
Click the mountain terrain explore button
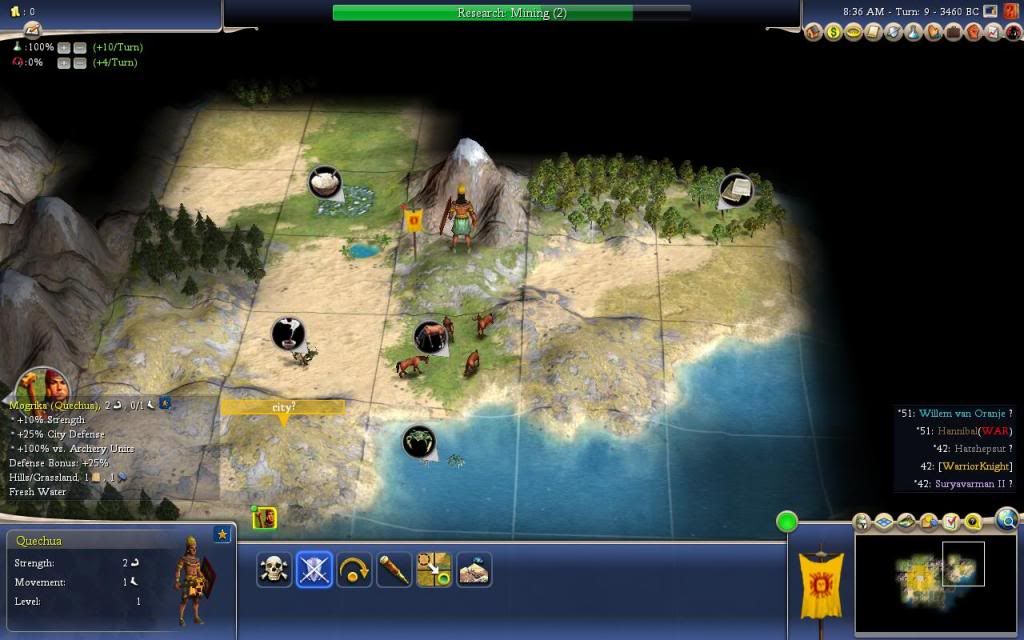tap(474, 570)
